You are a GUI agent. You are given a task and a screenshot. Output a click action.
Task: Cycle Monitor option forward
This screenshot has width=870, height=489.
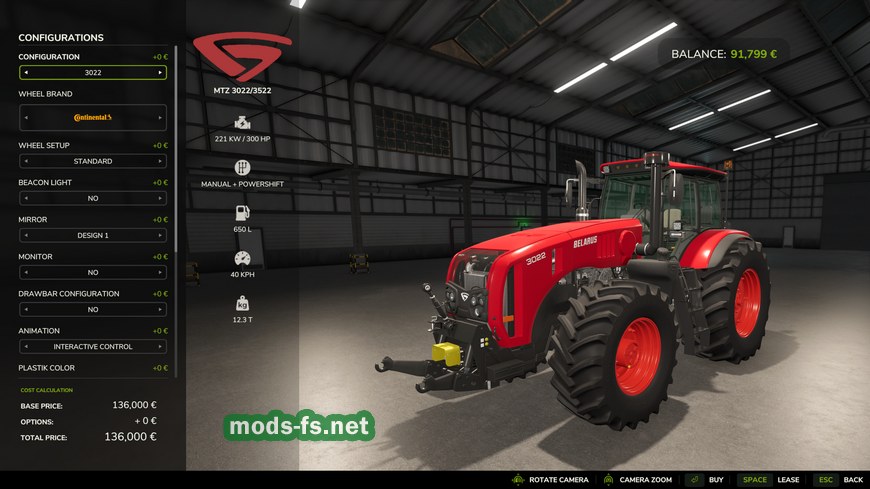[x=159, y=272]
